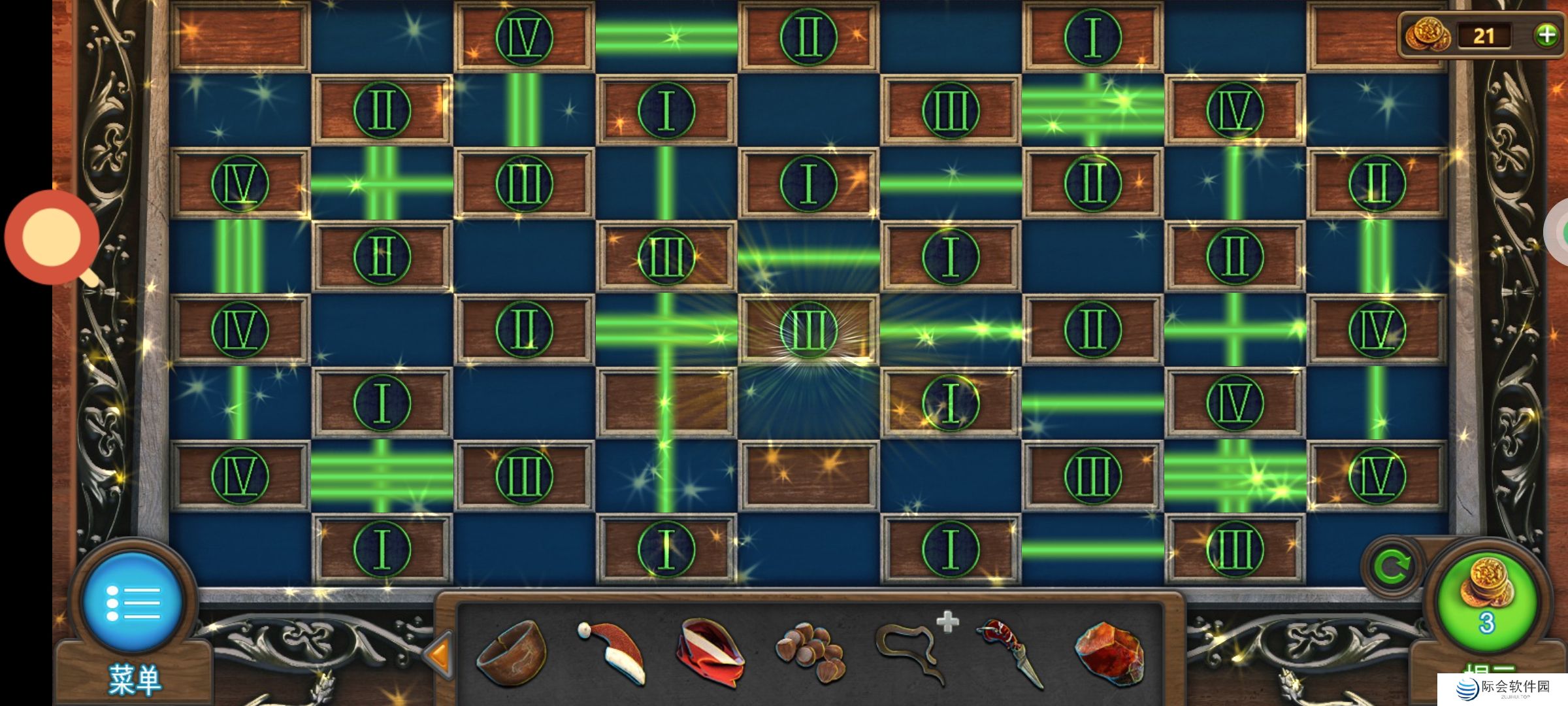Select the orange amber stone item

pyautogui.click(x=1109, y=653)
